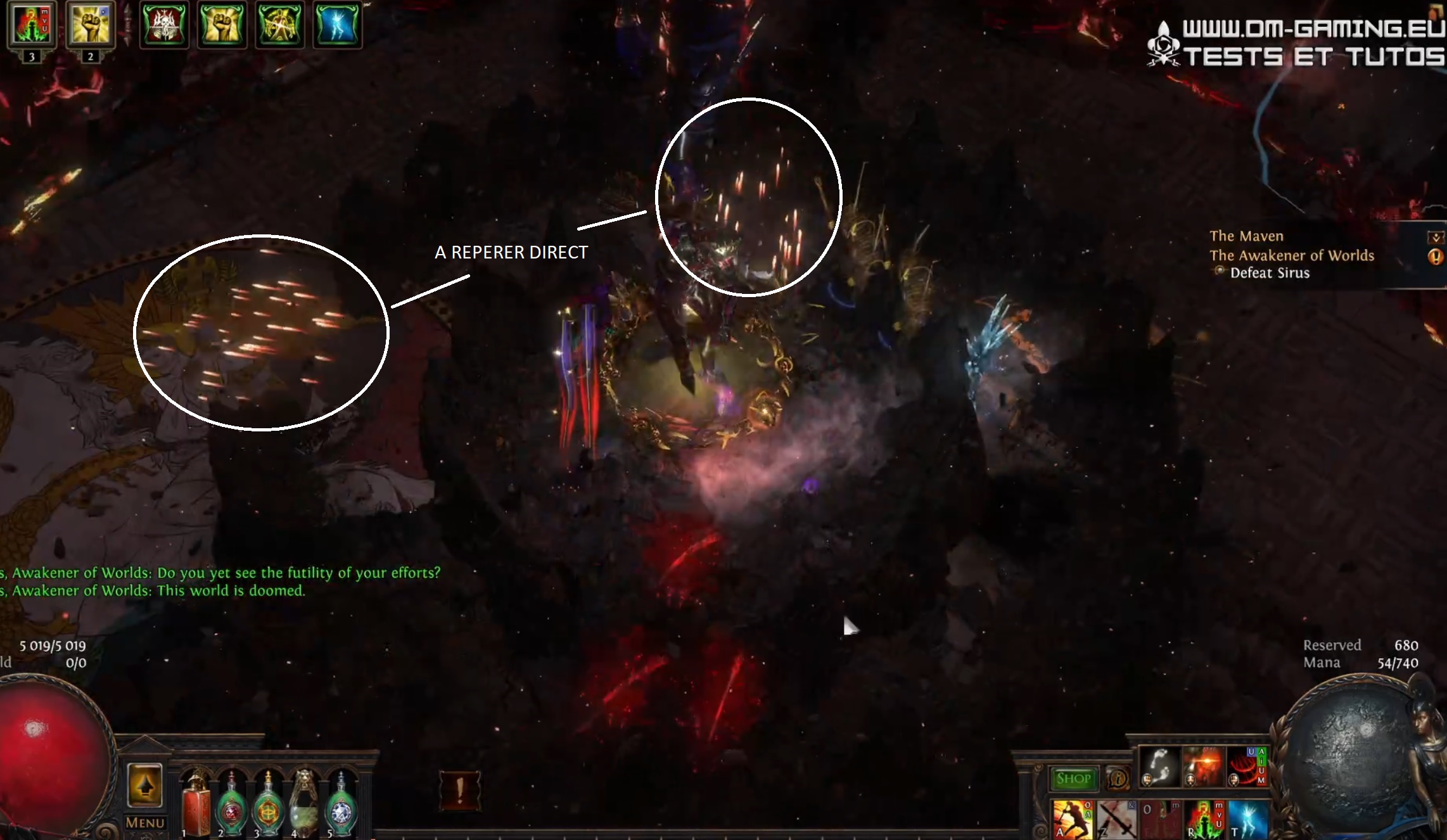The height and width of the screenshot is (840, 1447).
Task: Open the skill assignment on the Z slot
Action: [x=1116, y=820]
